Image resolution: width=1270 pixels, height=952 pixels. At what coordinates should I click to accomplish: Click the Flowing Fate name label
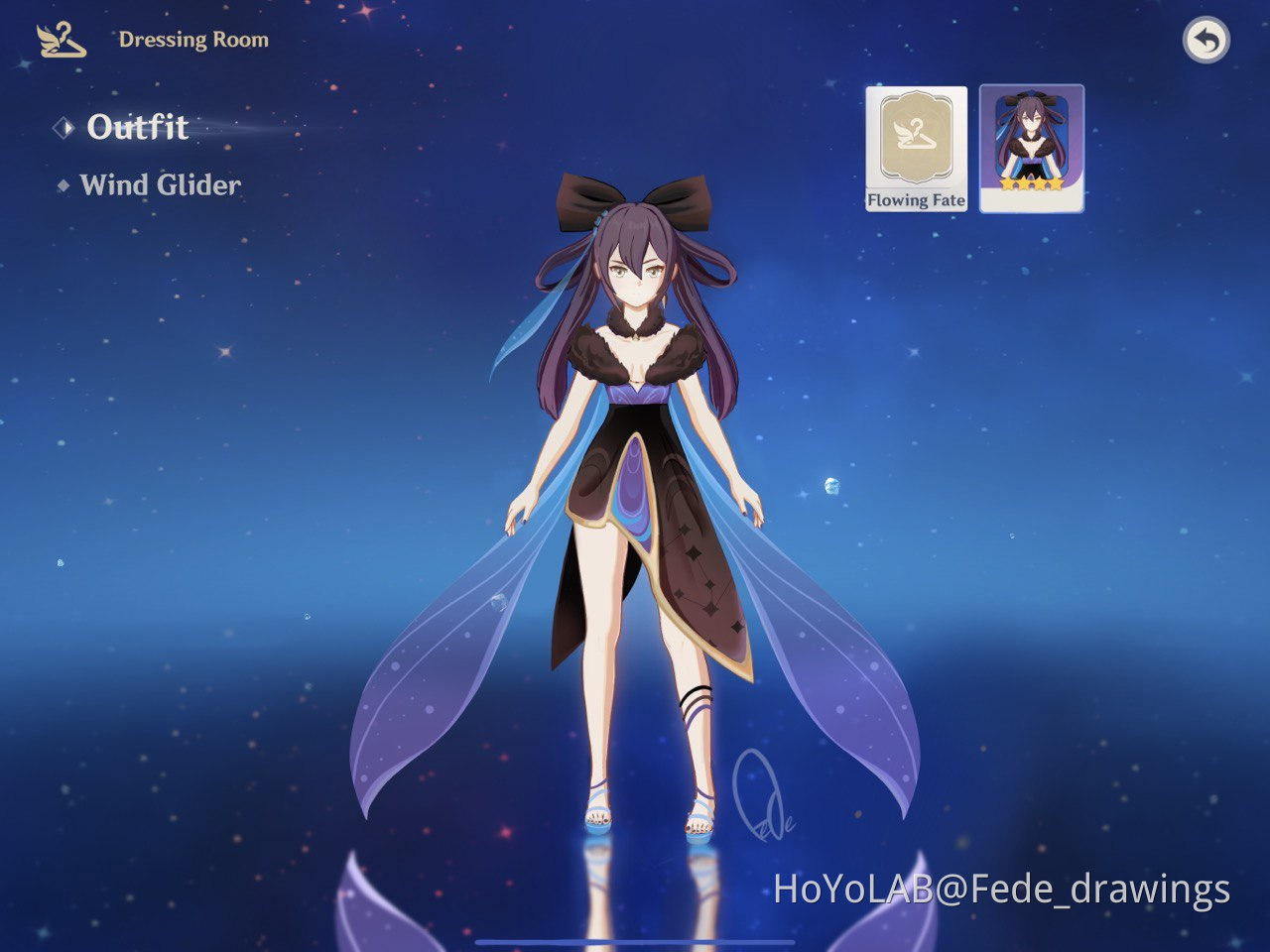(x=916, y=199)
